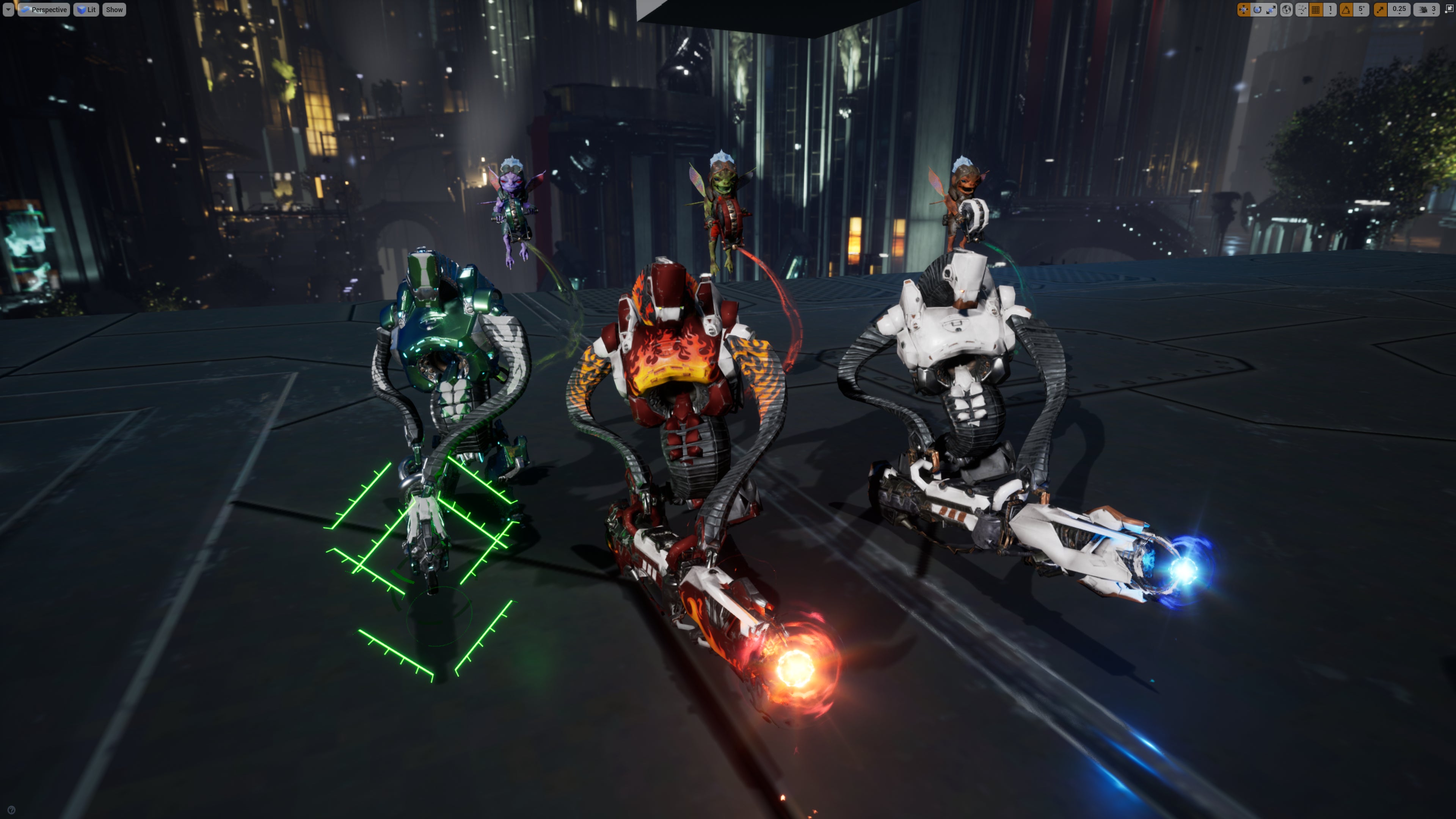Viewport: 1456px width, 819px height.
Task: Open the viewport options dropdown arrow
Action: [x=8, y=9]
